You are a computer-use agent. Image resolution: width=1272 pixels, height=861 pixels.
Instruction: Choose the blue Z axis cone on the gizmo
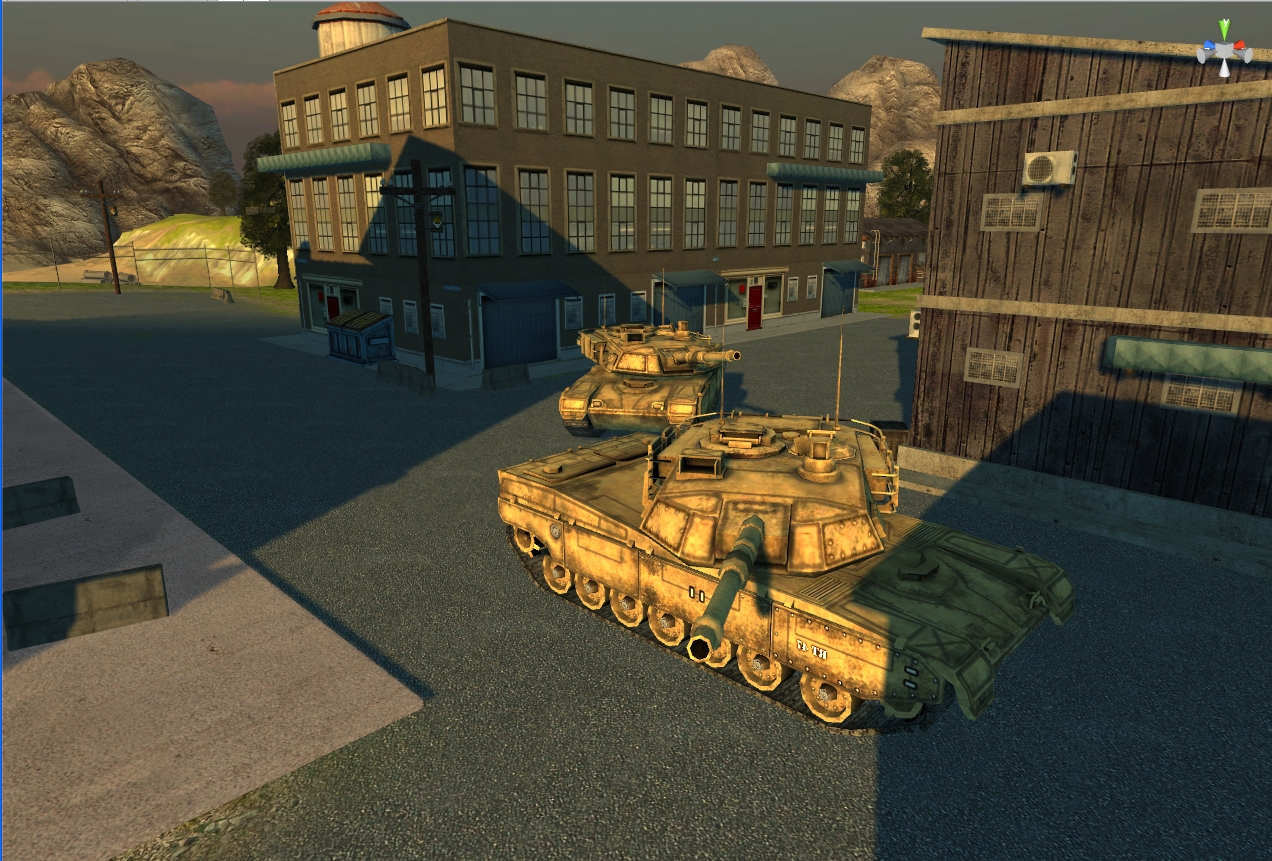click(x=1208, y=46)
